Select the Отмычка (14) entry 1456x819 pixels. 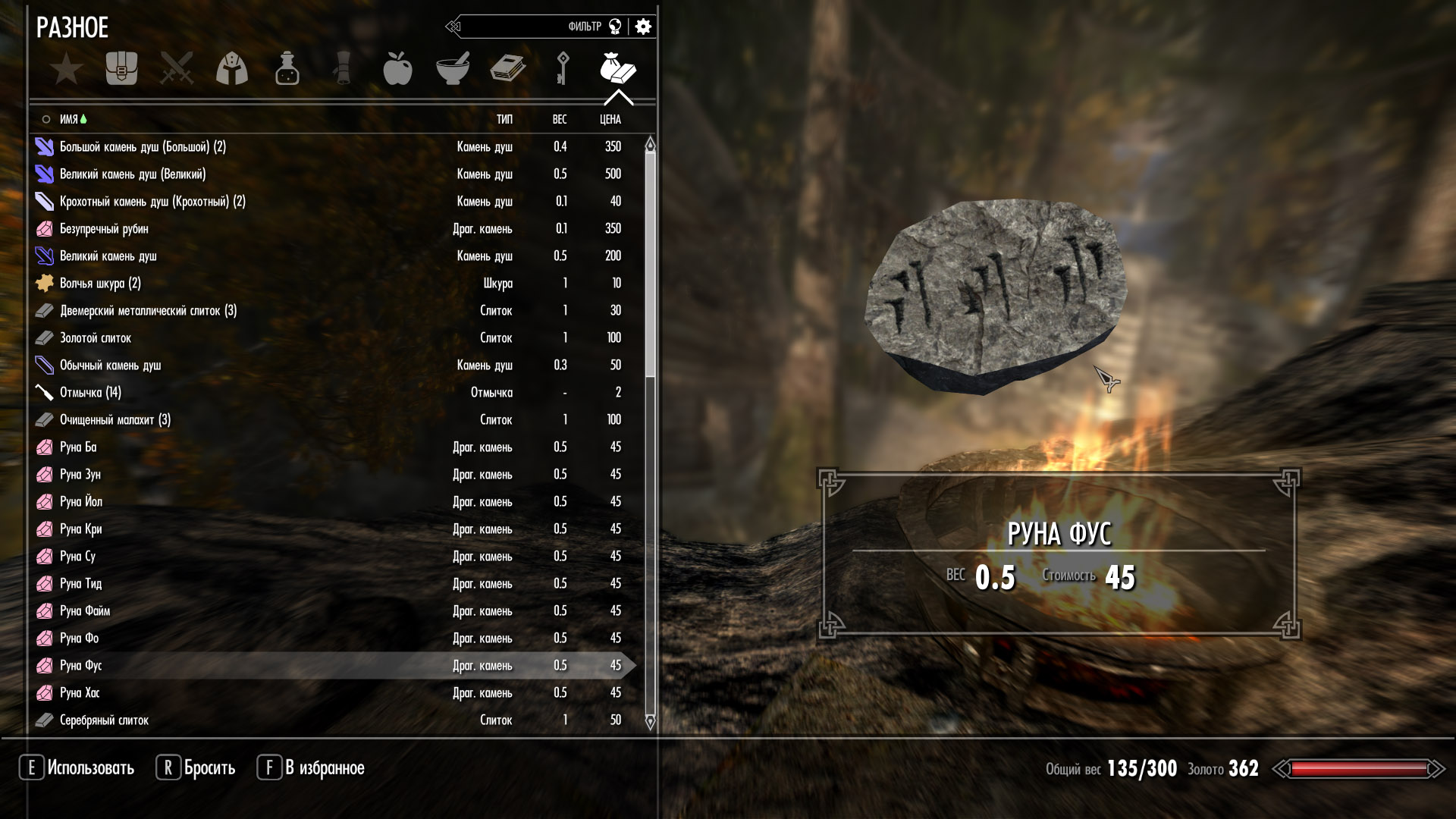(90, 393)
